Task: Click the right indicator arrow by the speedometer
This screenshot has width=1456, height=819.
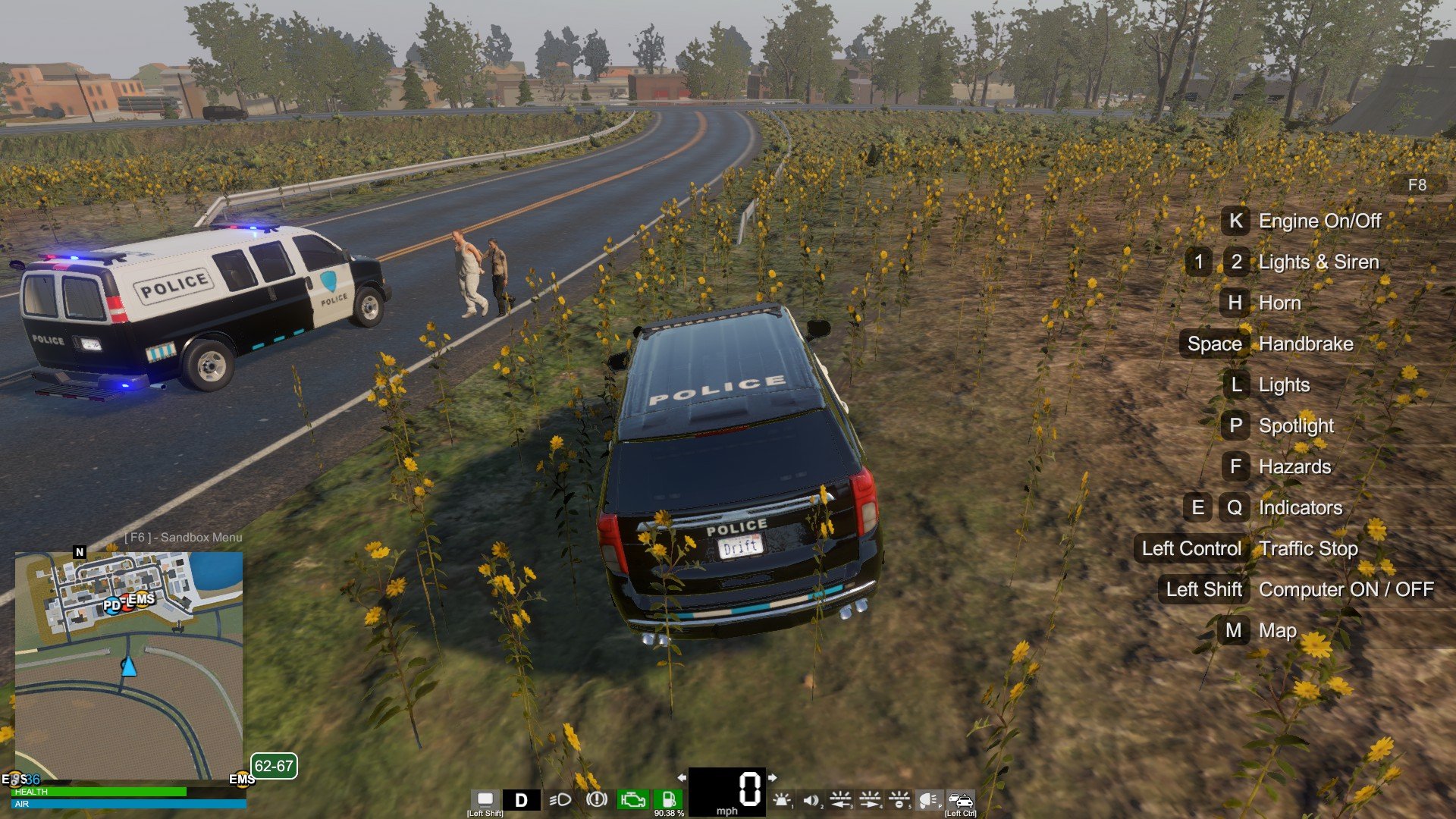Action: 773,777
